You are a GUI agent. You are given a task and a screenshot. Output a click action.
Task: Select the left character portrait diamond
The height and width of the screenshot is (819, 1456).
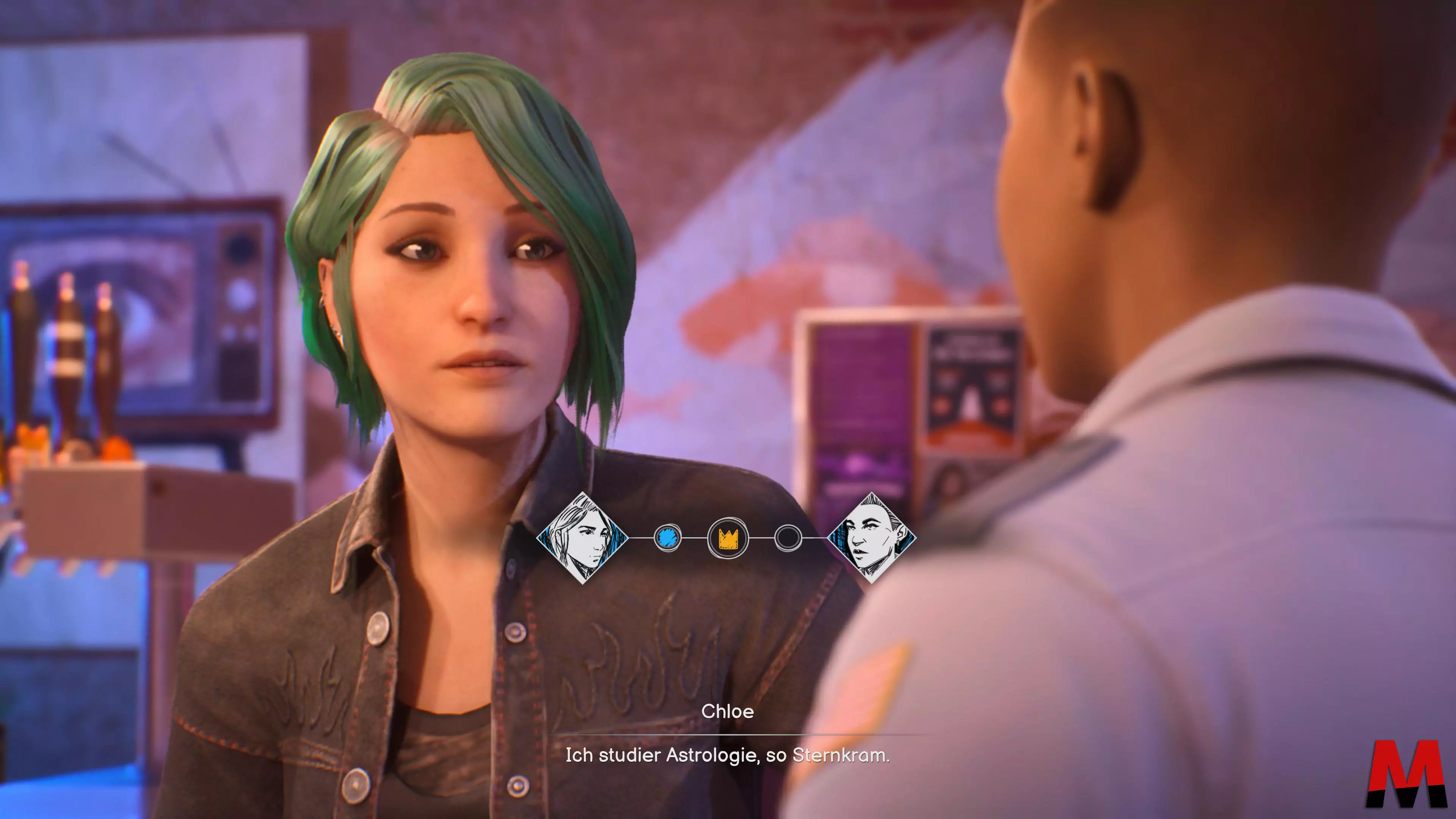point(582,538)
